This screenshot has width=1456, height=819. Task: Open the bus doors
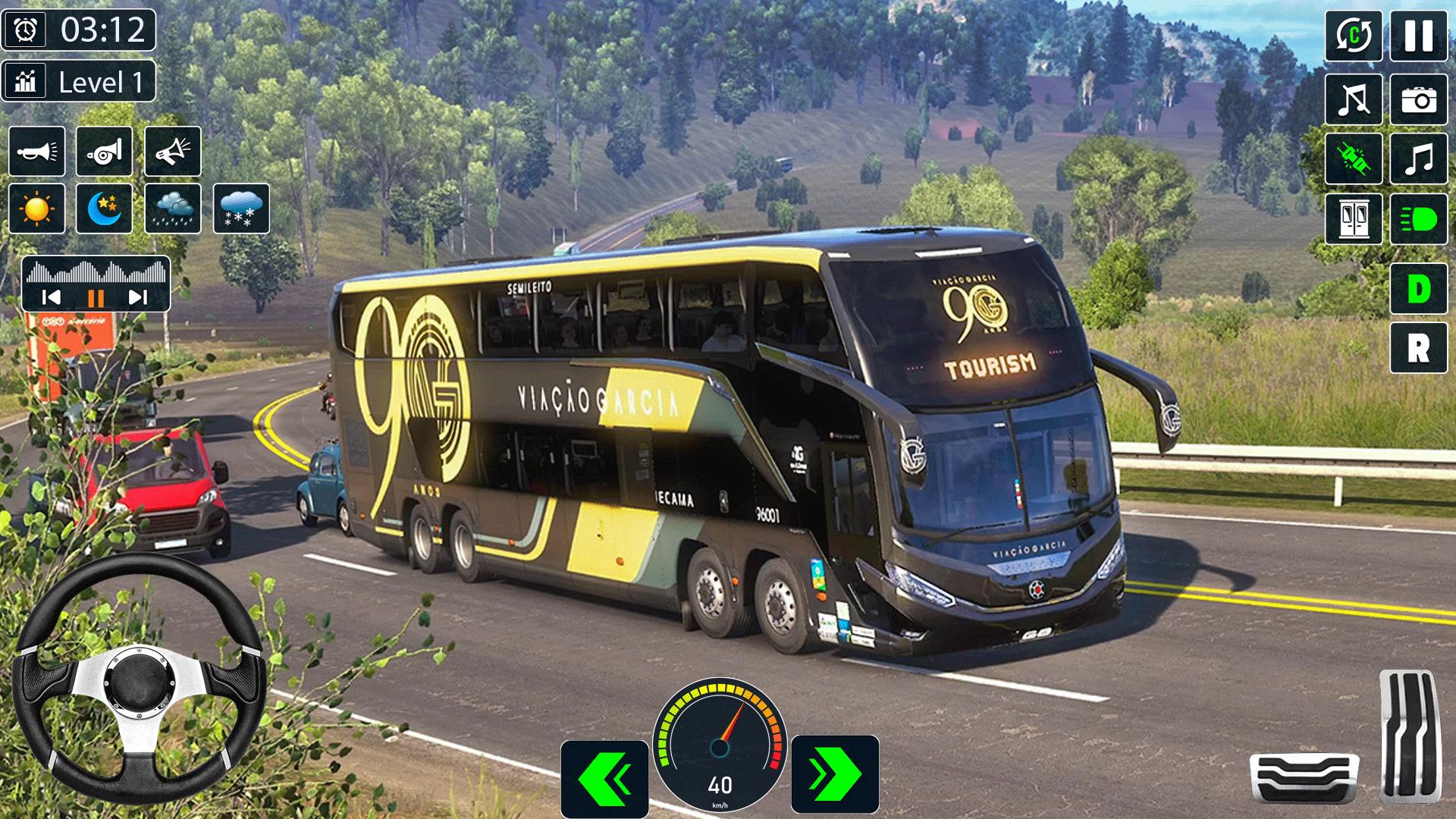pyautogui.click(x=1354, y=219)
